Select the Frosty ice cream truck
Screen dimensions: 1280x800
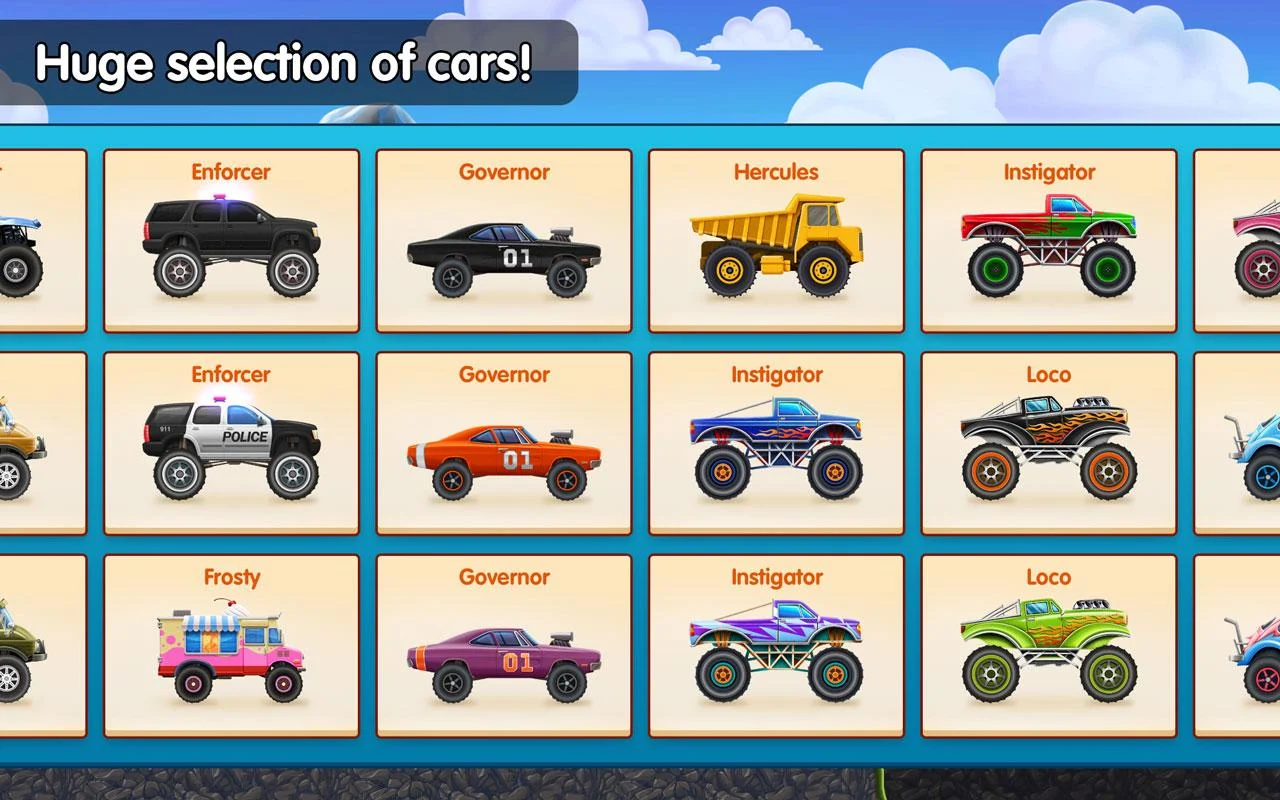pos(231,647)
